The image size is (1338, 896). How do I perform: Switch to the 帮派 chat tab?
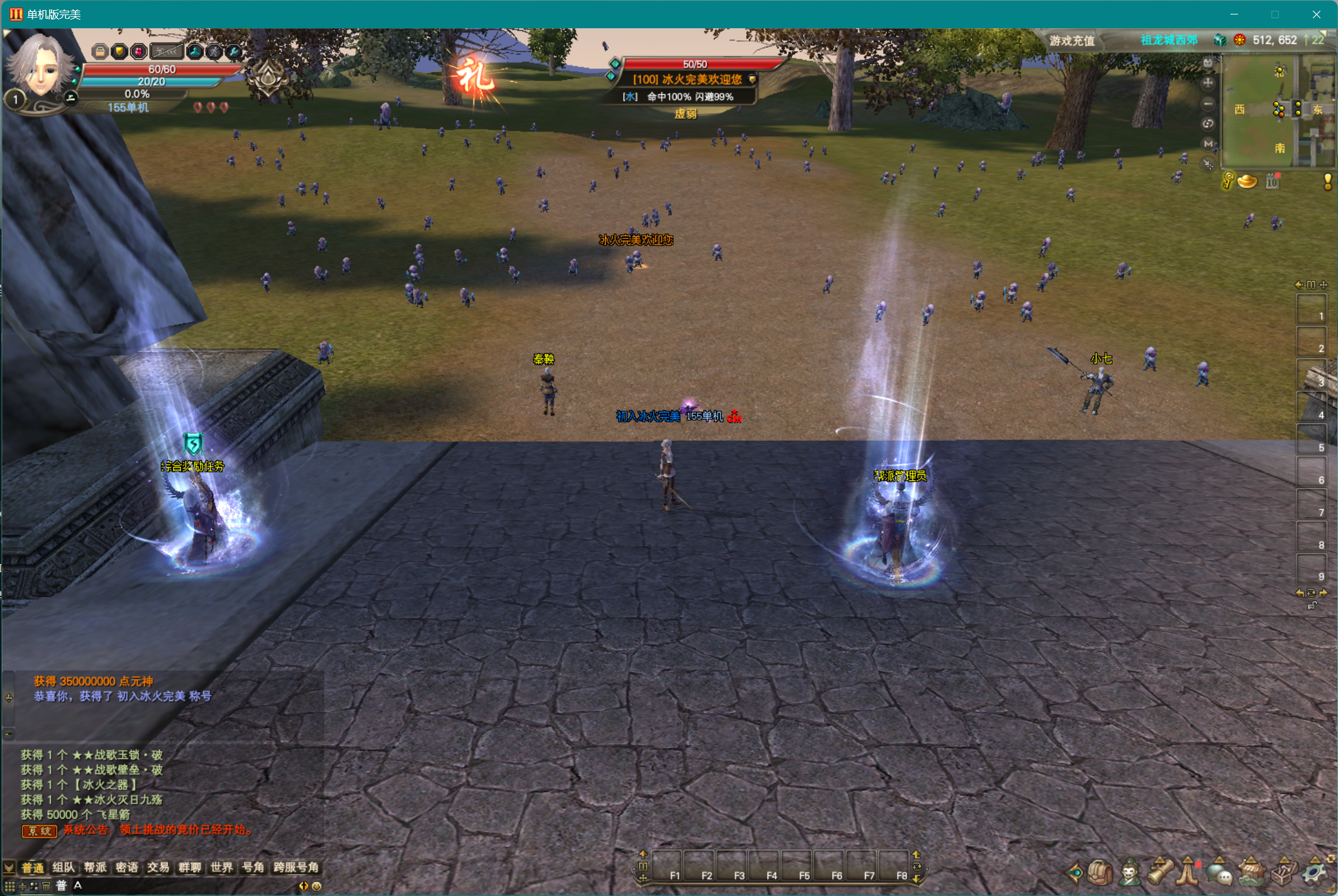coord(95,868)
